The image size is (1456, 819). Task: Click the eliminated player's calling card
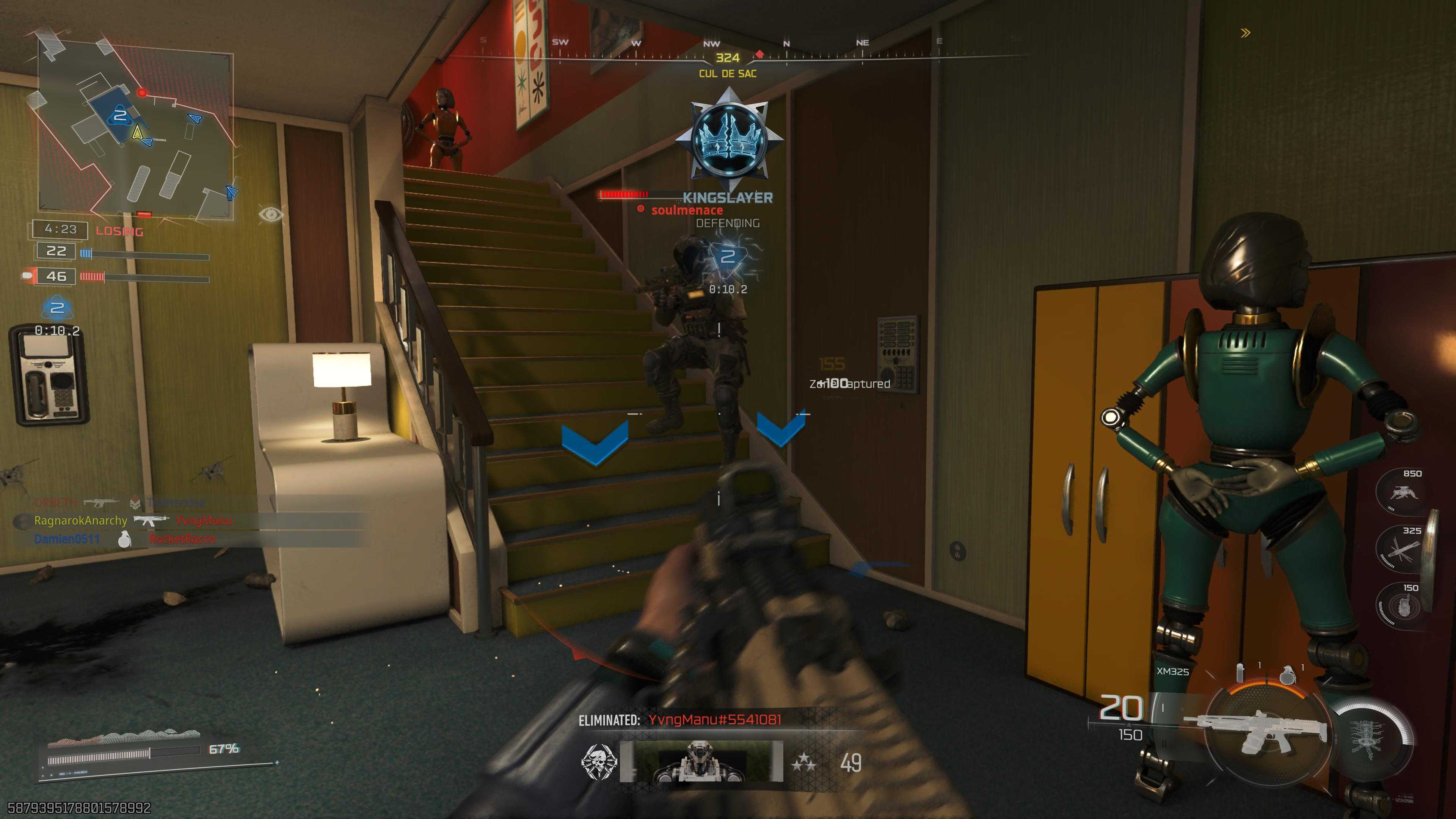pyautogui.click(x=701, y=761)
